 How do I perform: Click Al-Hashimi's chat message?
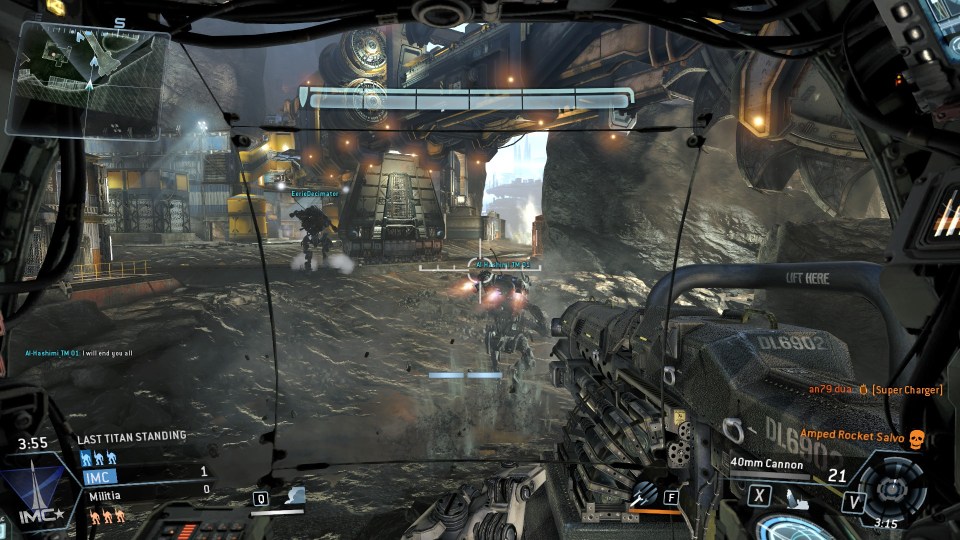point(78,352)
